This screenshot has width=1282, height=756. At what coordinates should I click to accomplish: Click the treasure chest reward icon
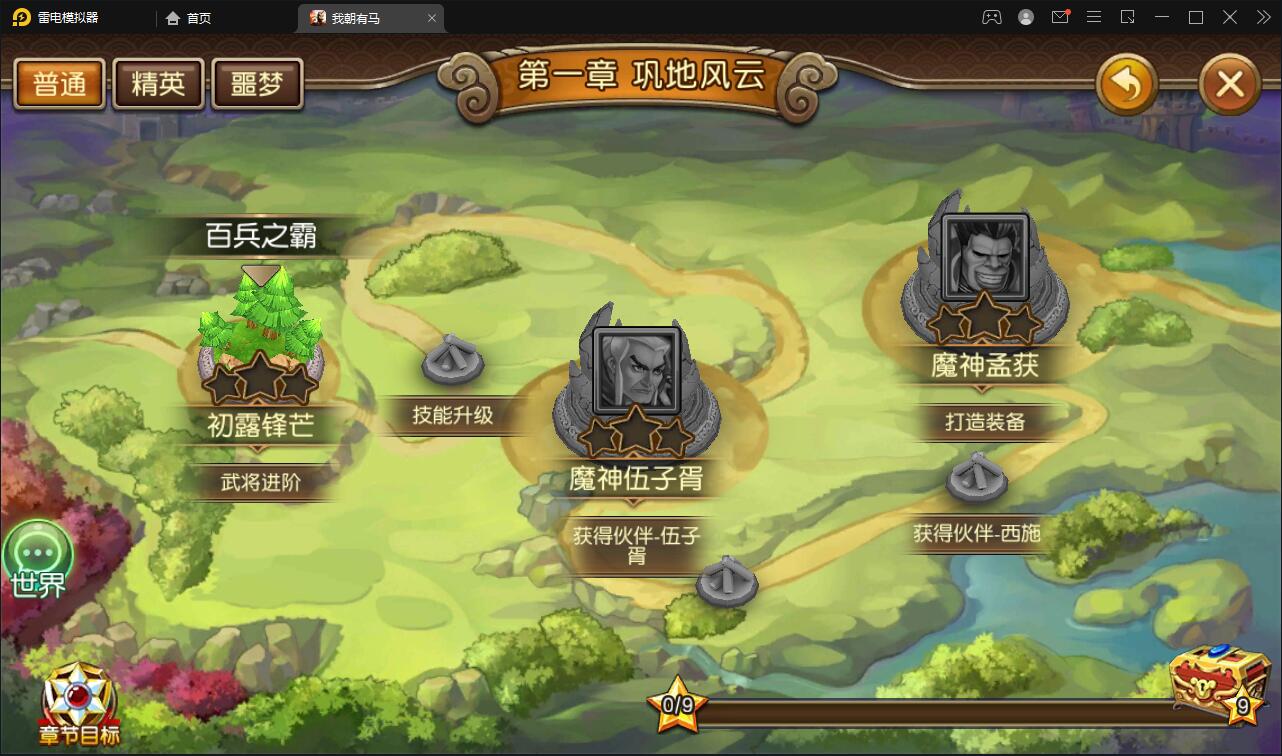pyautogui.click(x=1219, y=692)
